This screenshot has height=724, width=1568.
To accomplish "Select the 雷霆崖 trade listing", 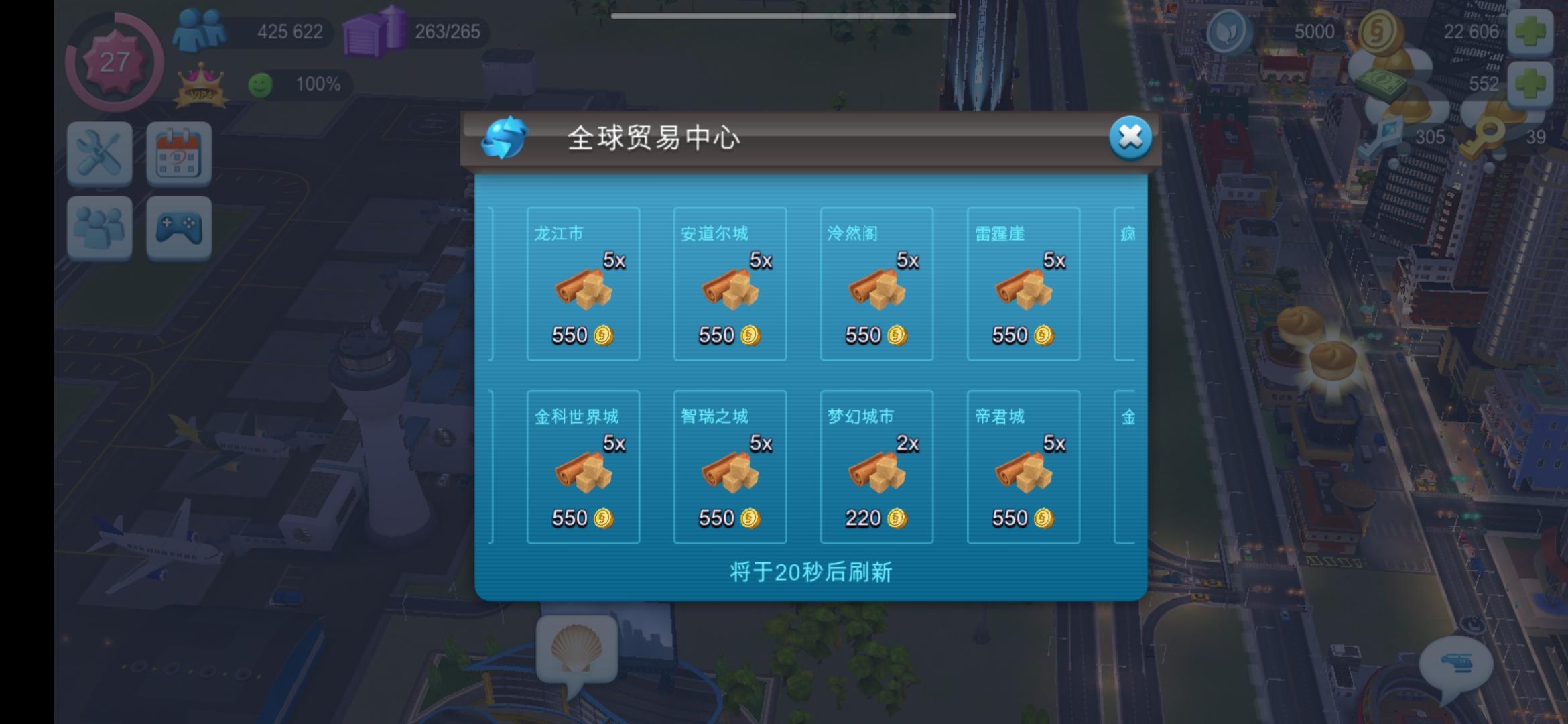I will pos(1023,285).
